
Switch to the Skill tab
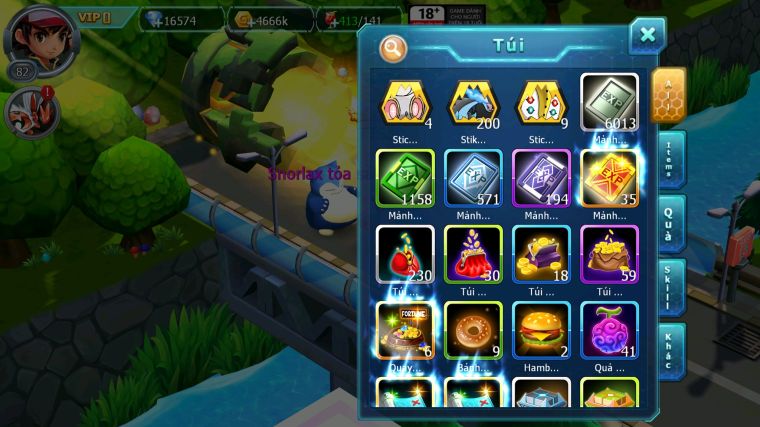pyautogui.click(x=670, y=287)
